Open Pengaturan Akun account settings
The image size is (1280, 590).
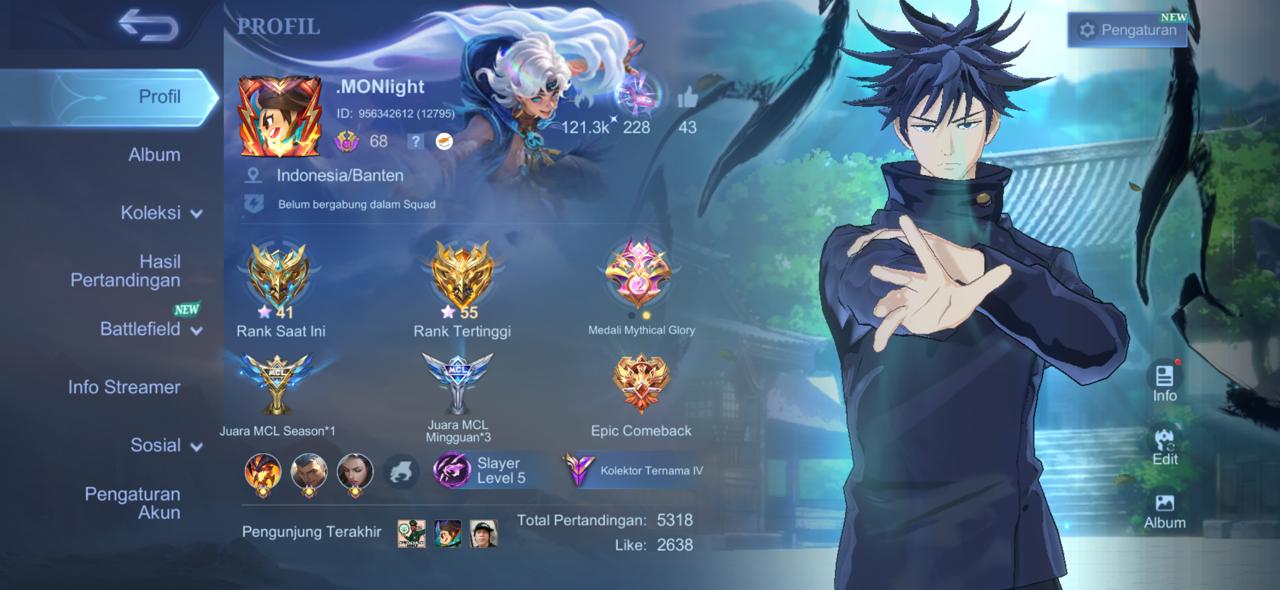point(132,503)
